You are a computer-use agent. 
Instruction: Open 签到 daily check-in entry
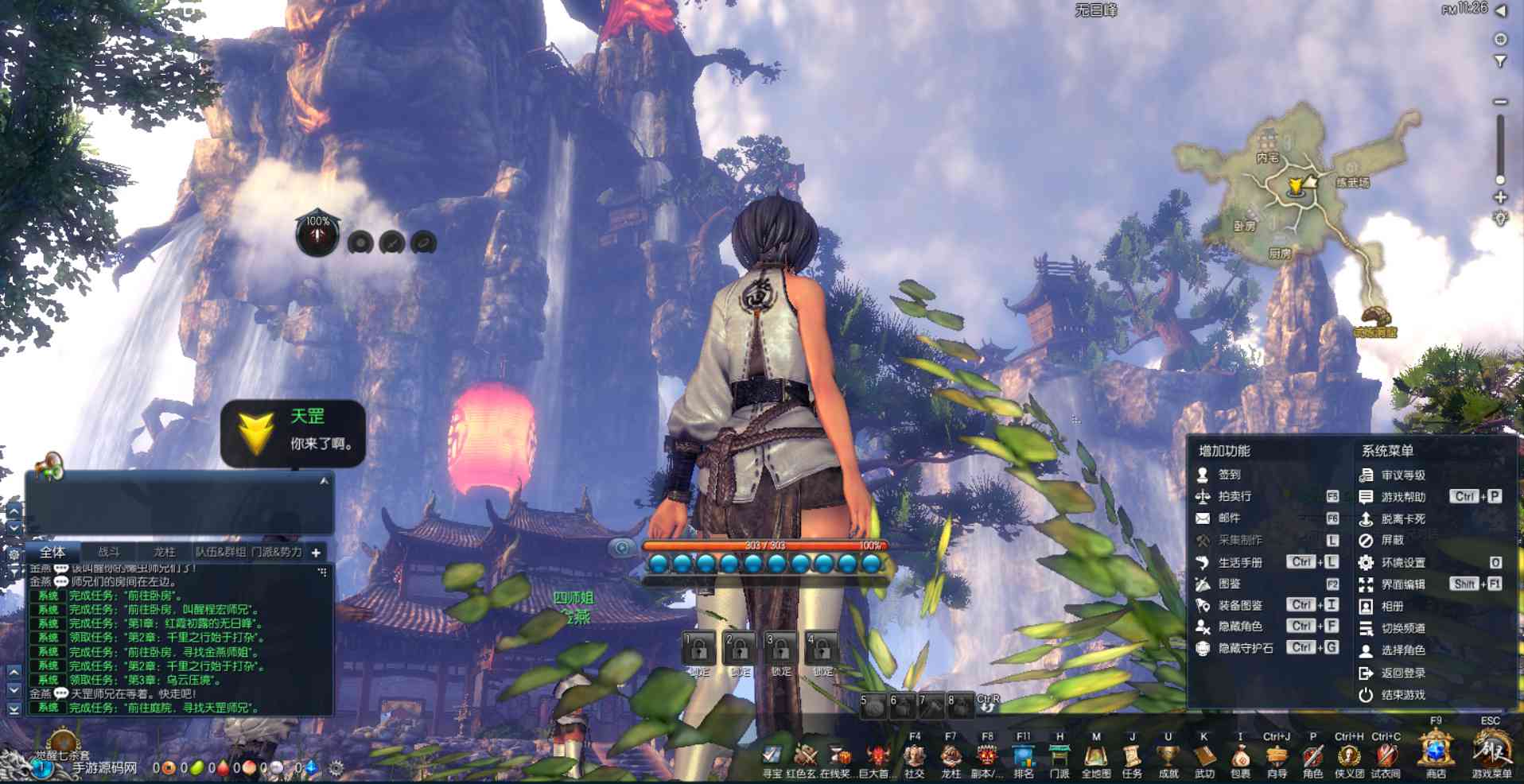coord(1229,475)
